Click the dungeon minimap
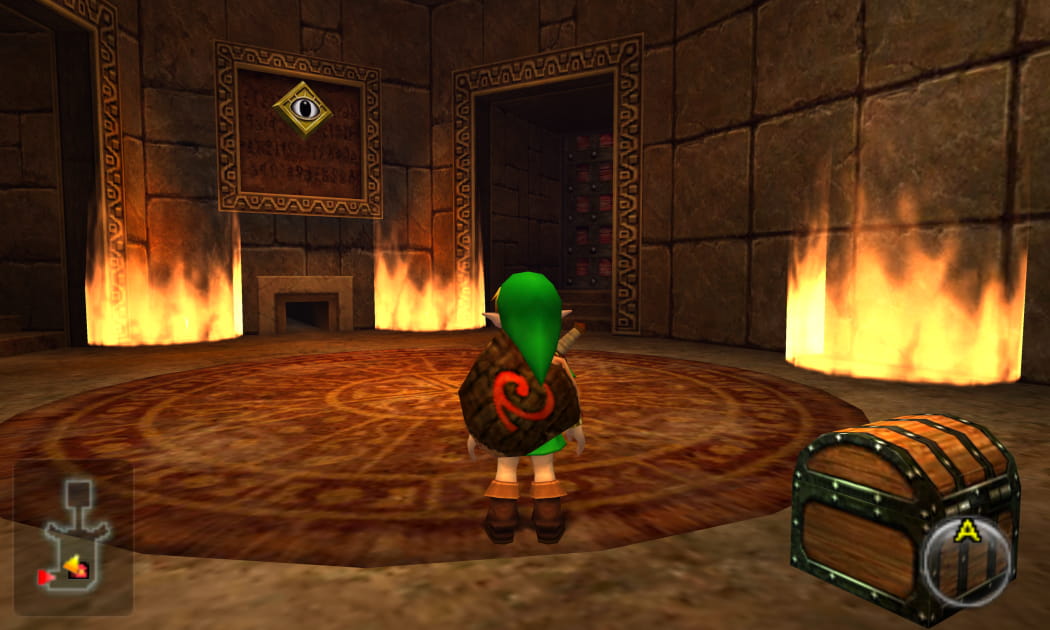 click(x=73, y=536)
